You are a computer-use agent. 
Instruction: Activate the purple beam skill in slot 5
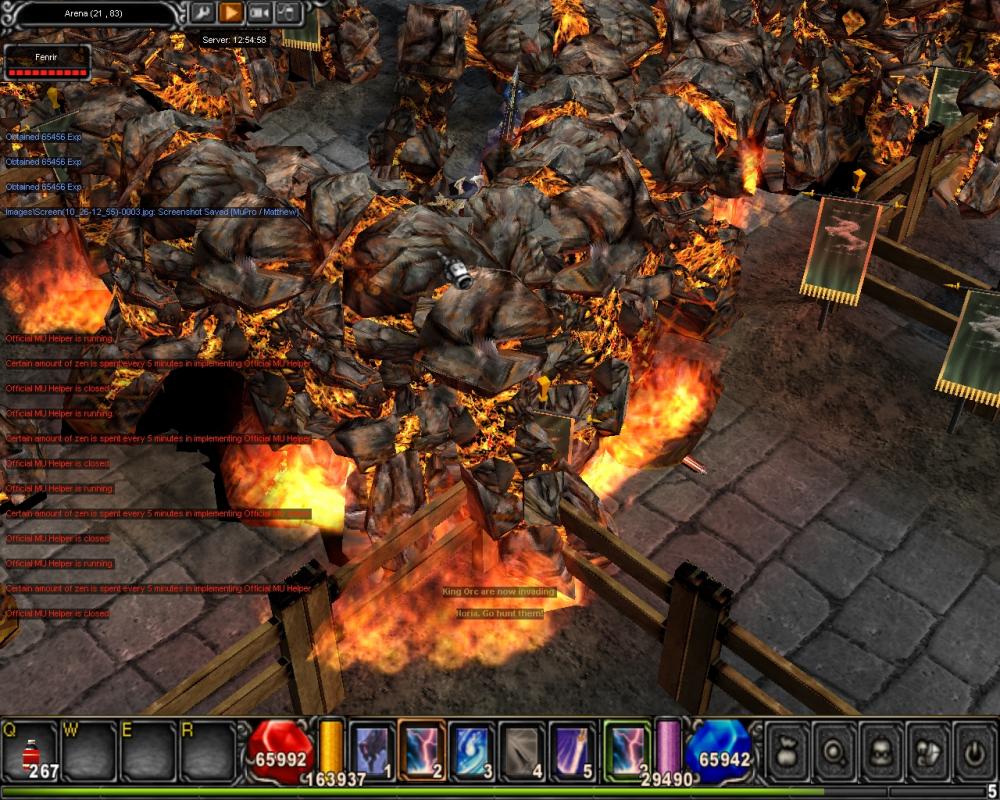571,750
